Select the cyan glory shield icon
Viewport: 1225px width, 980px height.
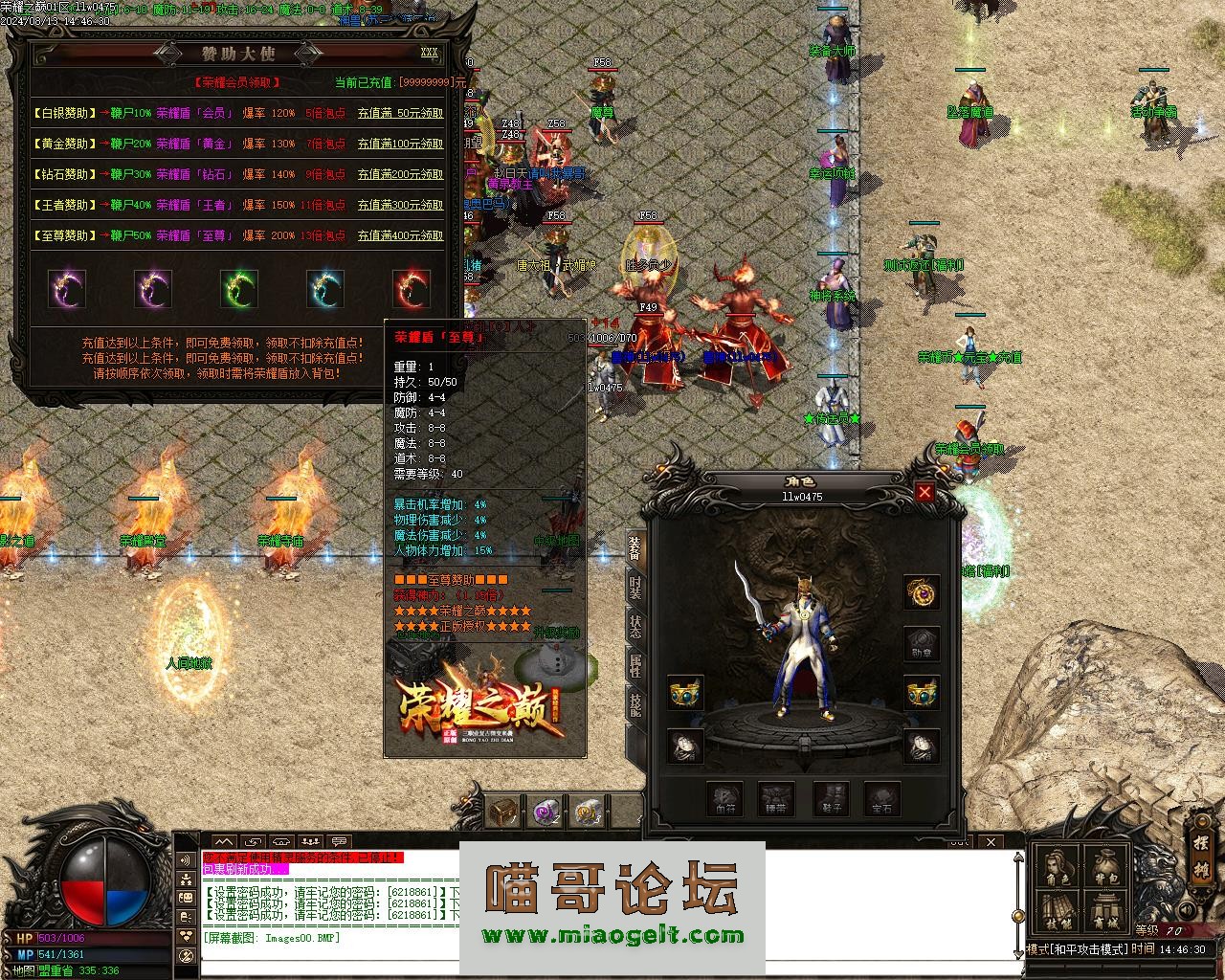325,288
